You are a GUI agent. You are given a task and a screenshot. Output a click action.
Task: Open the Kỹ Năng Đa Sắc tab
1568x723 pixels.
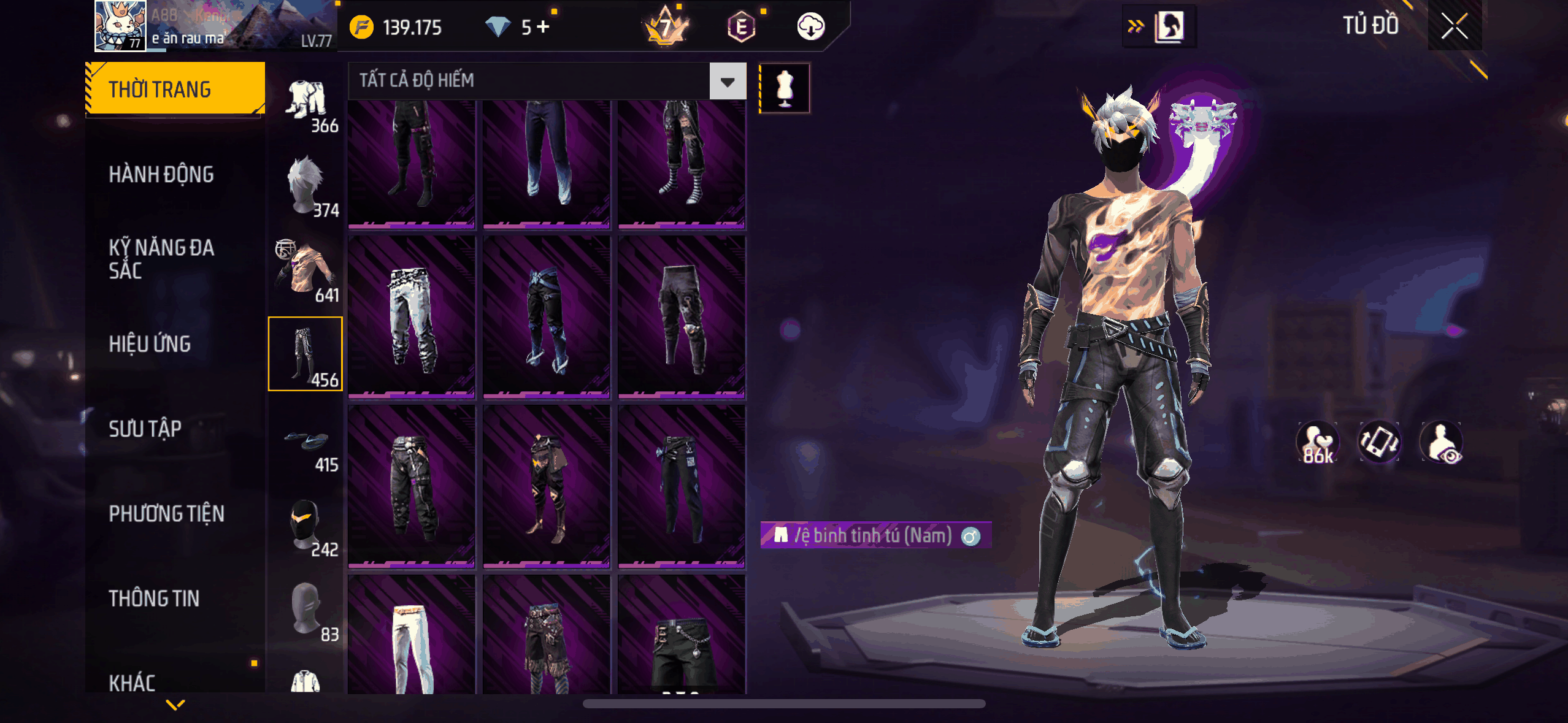click(161, 259)
